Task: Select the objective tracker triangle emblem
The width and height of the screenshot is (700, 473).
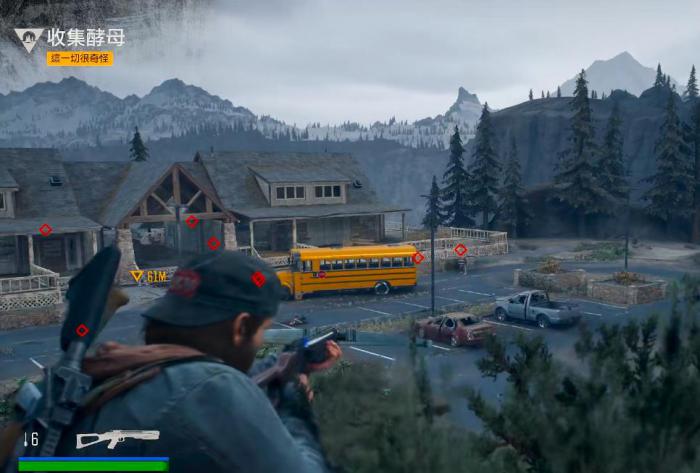Action: pyautogui.click(x=27, y=40)
